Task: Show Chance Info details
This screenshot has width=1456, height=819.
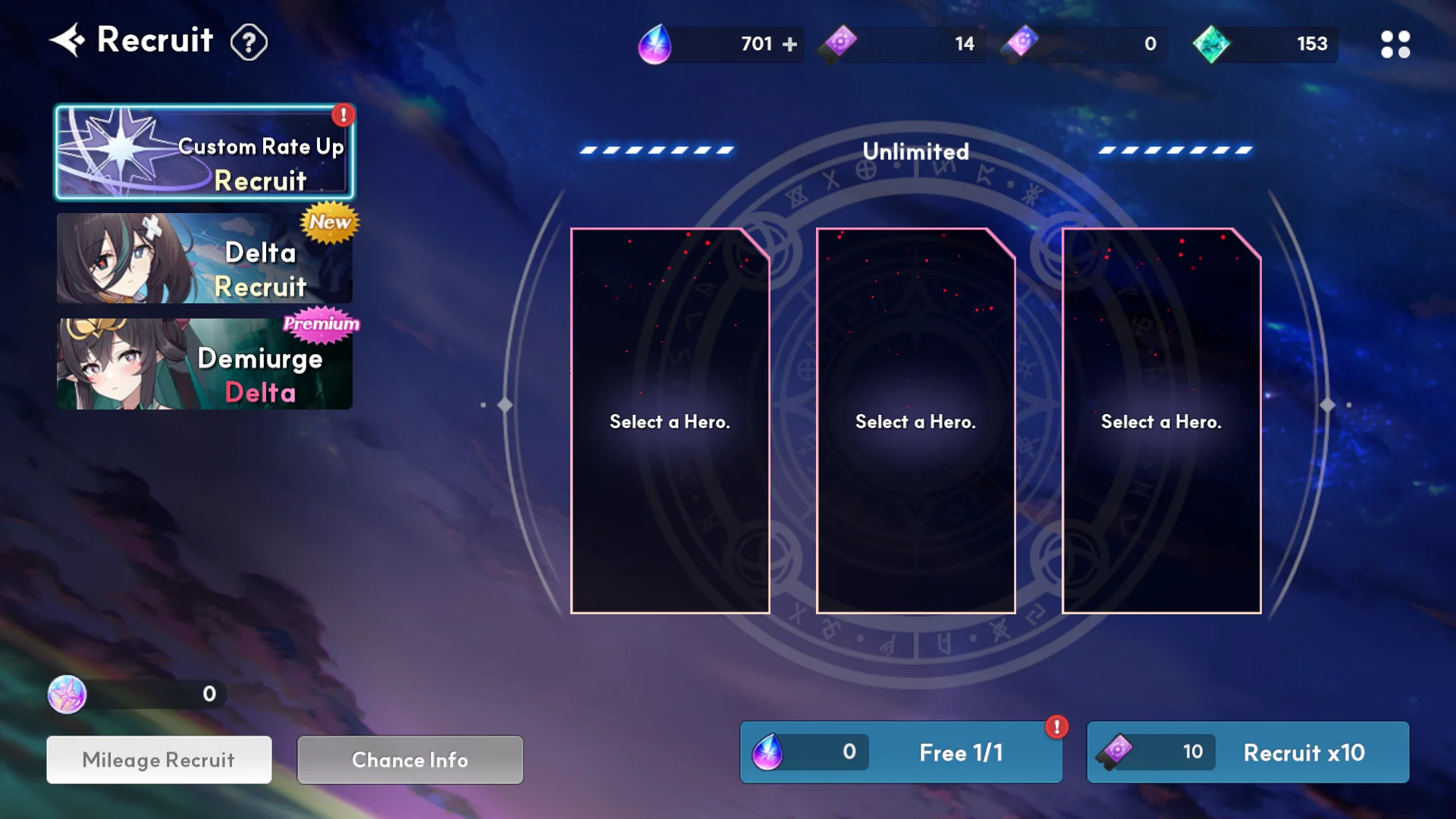Action: 409,760
